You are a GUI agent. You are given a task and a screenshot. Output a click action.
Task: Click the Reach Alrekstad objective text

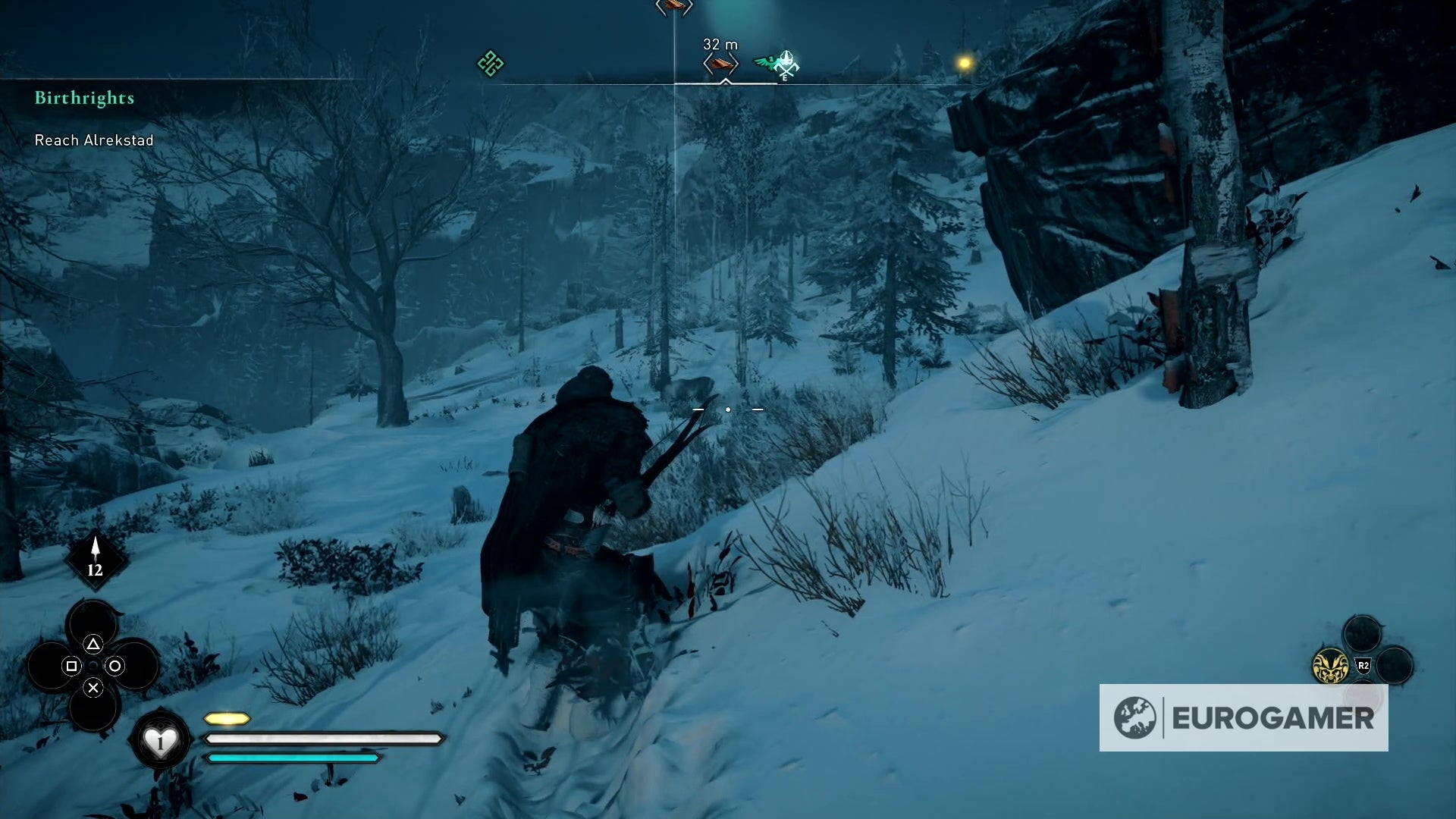click(93, 140)
